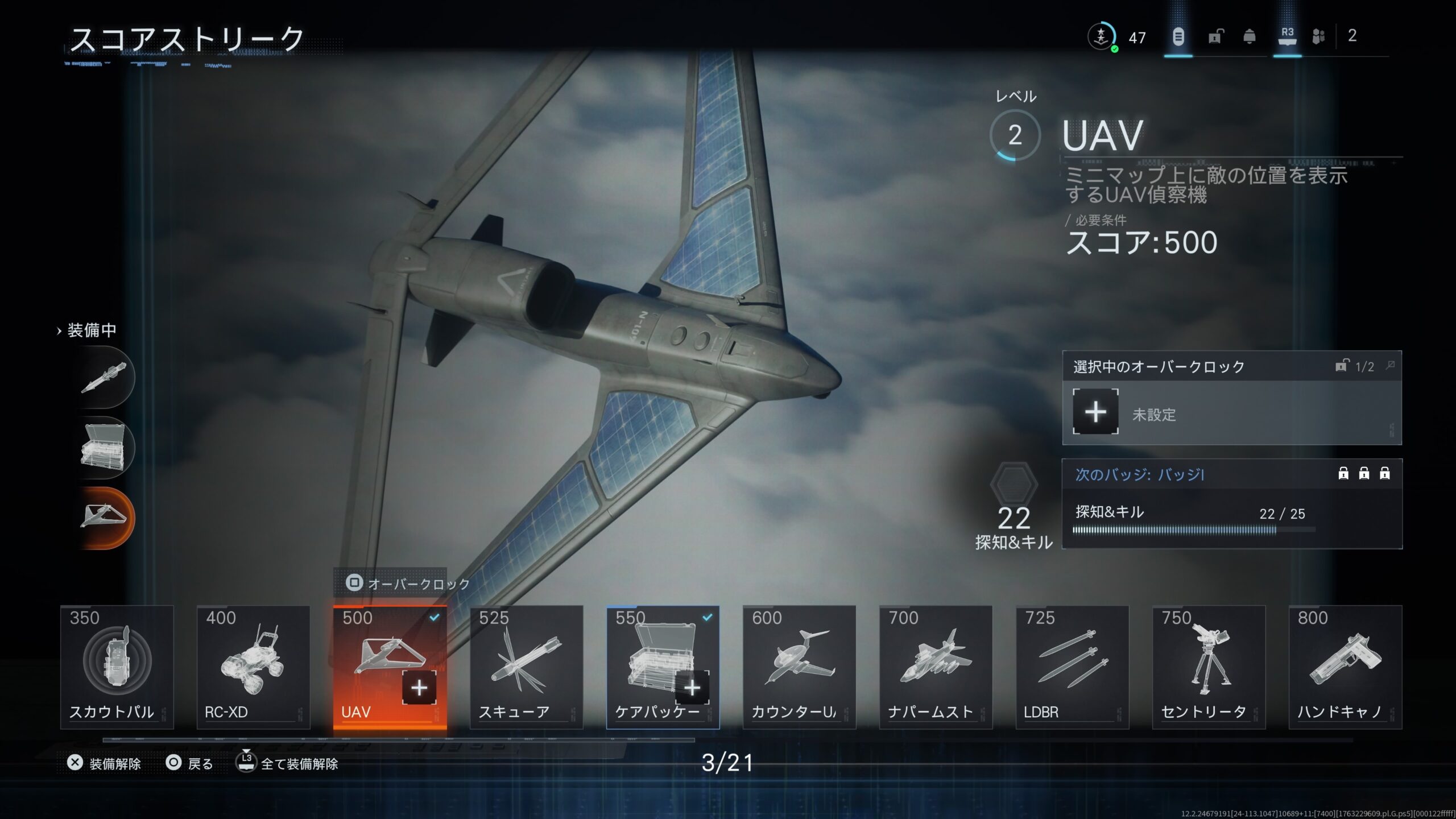Pick the LDBR scorestreak card

pyautogui.click(x=1072, y=667)
